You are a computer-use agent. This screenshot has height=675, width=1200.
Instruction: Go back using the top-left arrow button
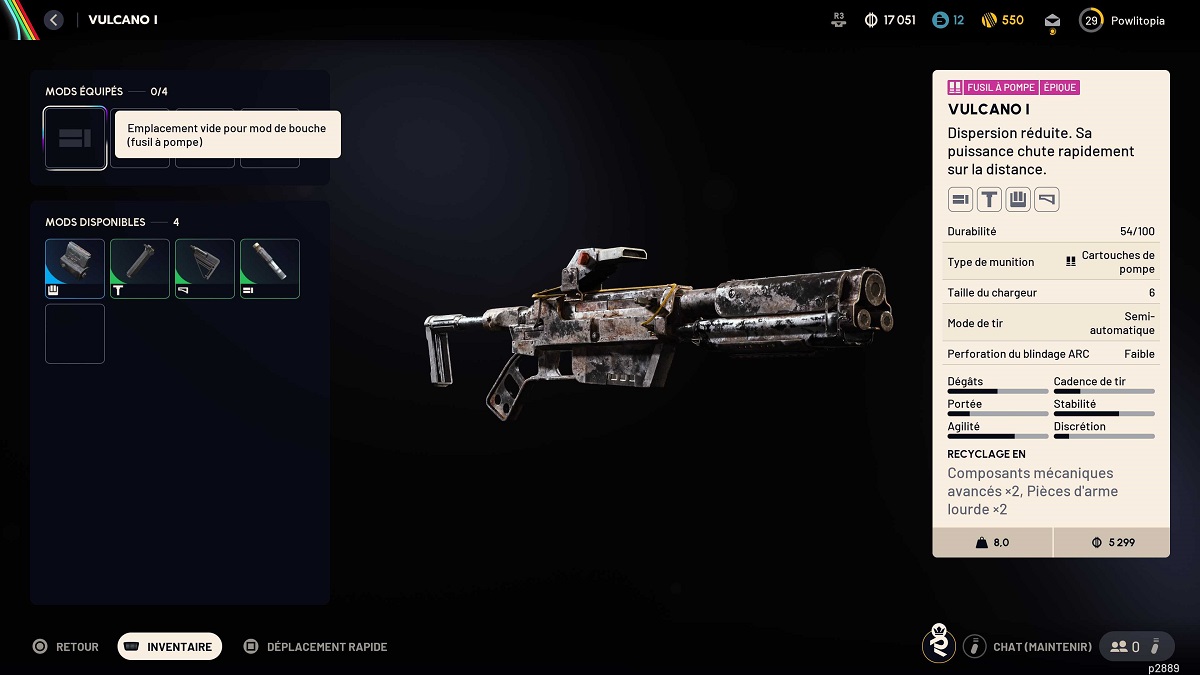(54, 20)
